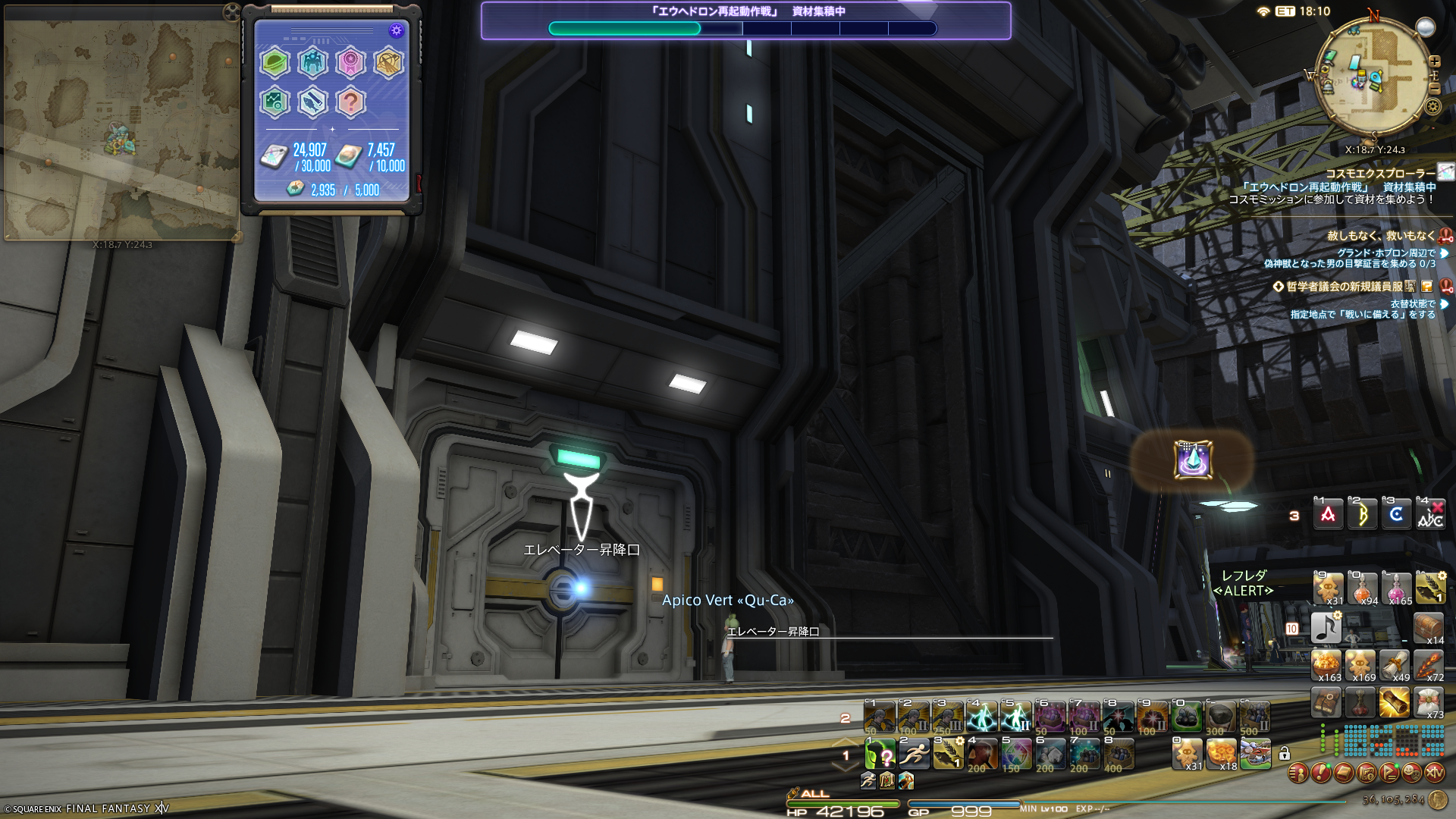Open the green planet icon in Cosmo panel
The height and width of the screenshot is (819, 1456).
tap(275, 63)
